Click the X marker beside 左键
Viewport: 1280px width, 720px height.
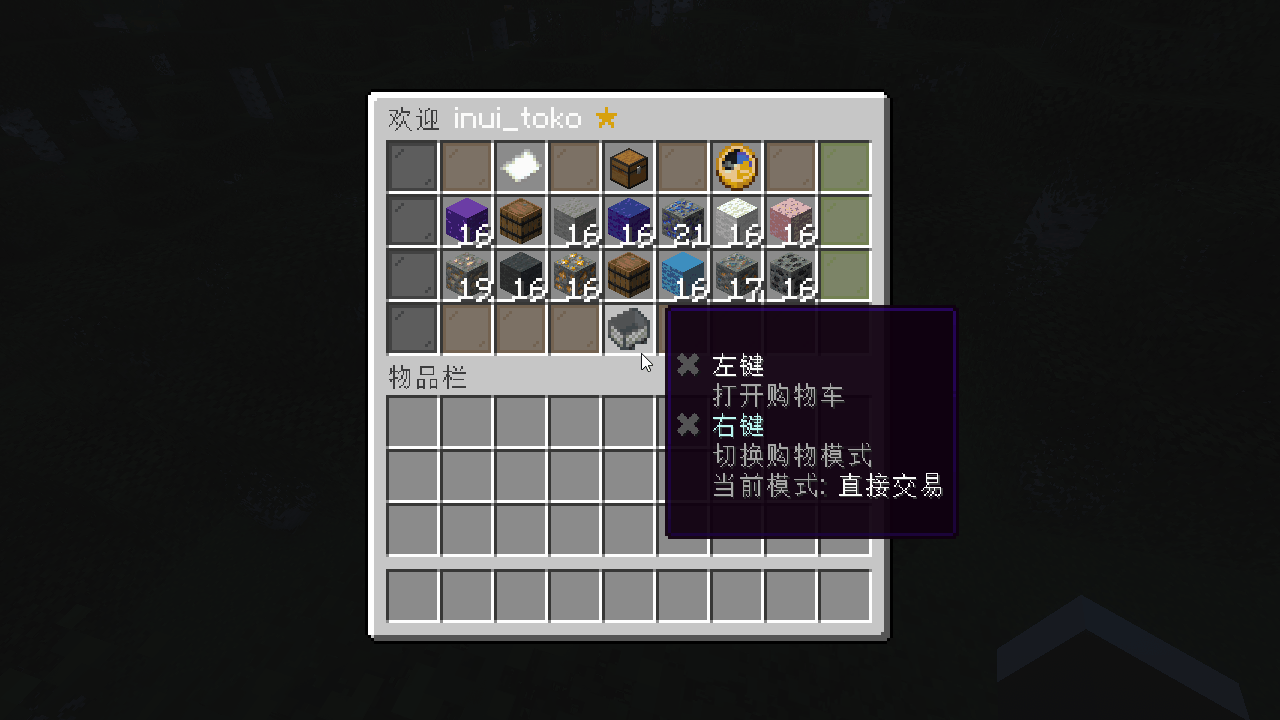[687, 364]
